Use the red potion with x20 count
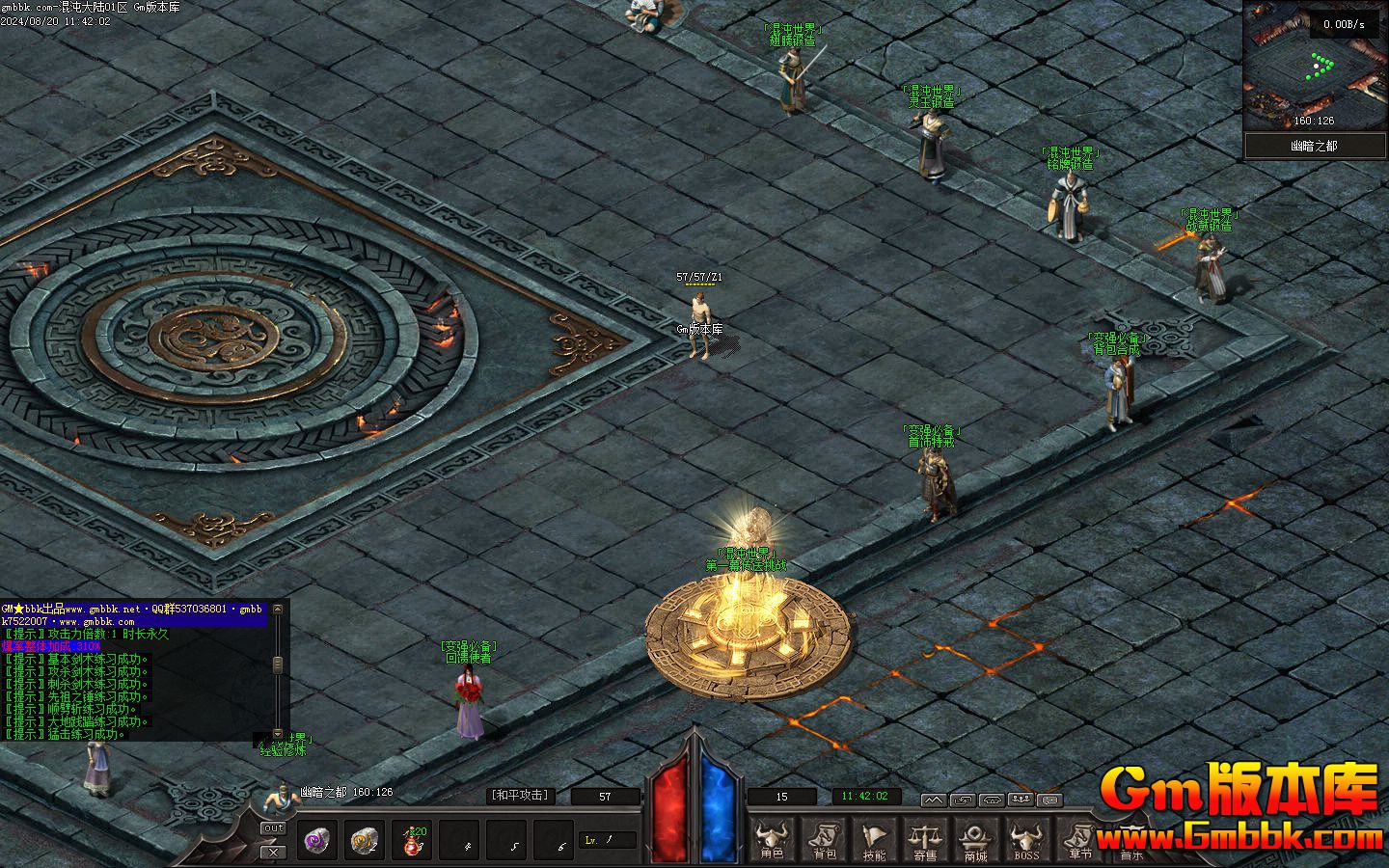This screenshot has width=1389, height=868. pos(414,840)
